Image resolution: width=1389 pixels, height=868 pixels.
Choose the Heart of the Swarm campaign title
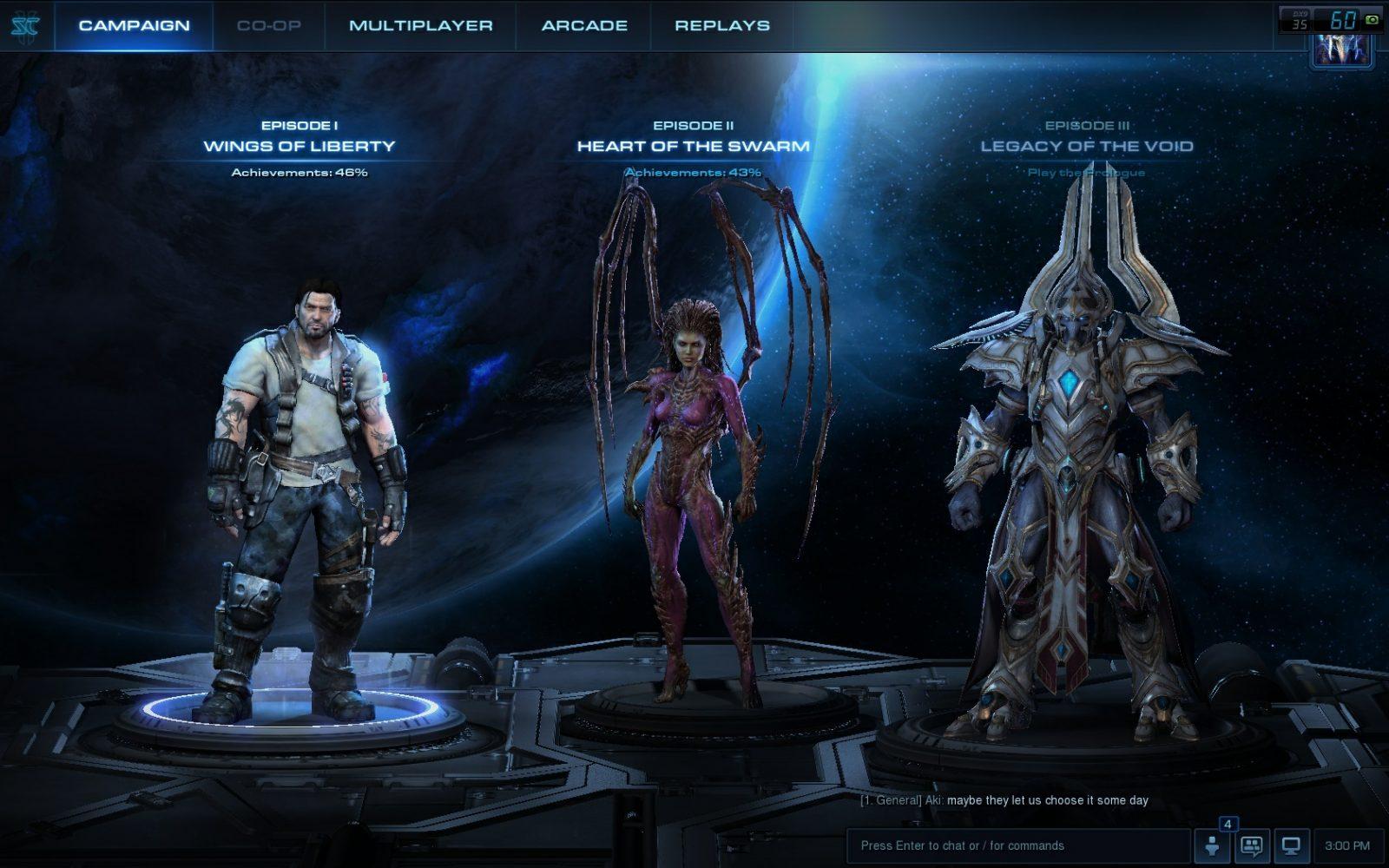[693, 146]
